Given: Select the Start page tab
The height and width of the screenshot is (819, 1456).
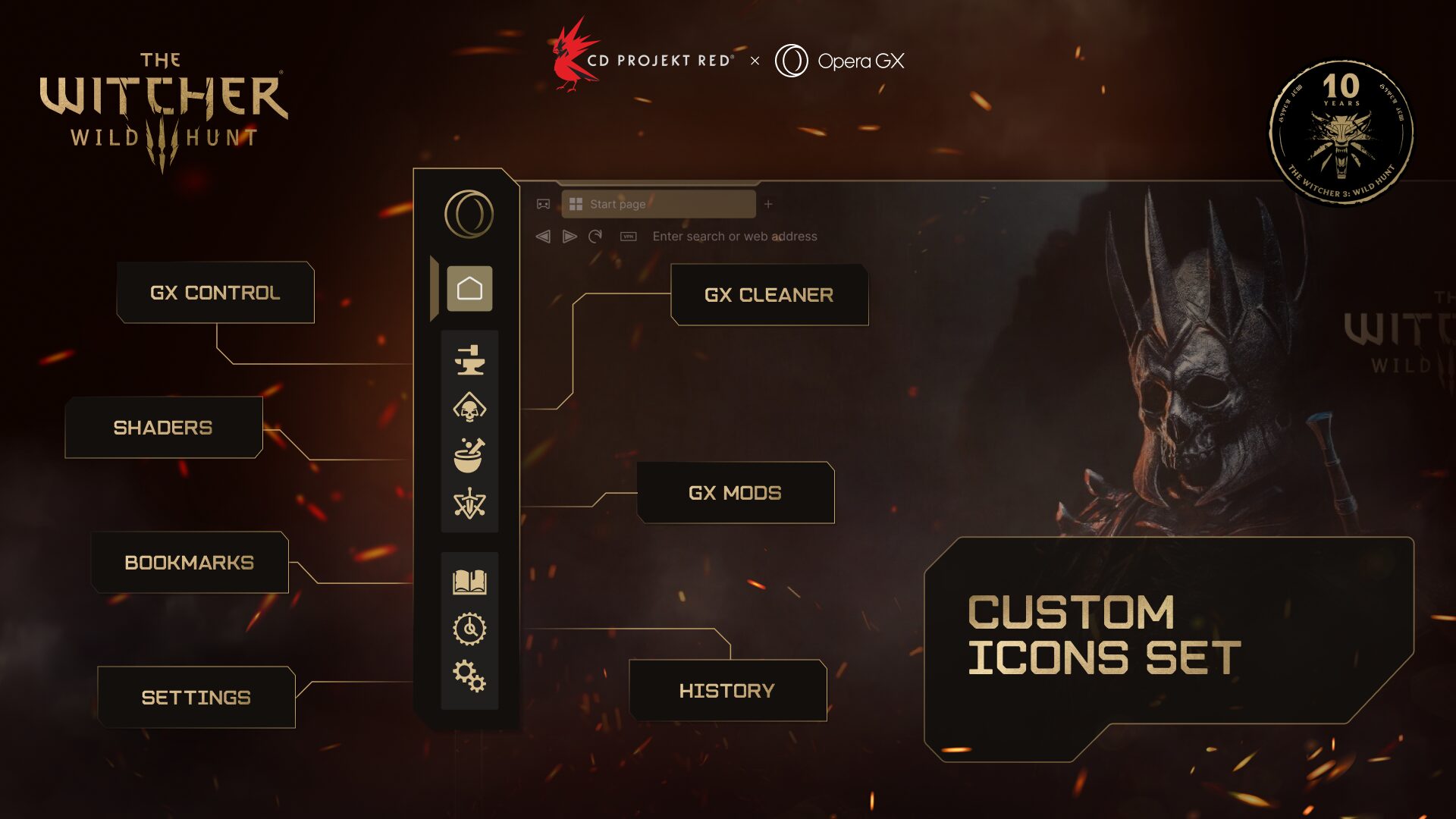Looking at the screenshot, I should coord(658,204).
